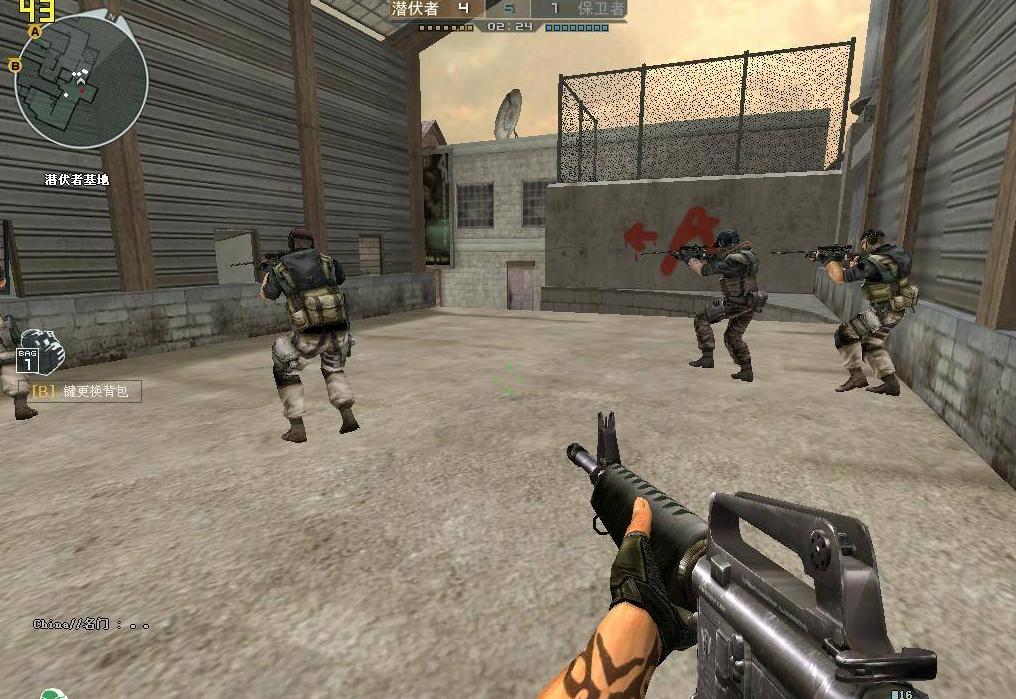1016x699 pixels.
Task: Select the bomb site A marker on minimap
Action: pos(36,32)
